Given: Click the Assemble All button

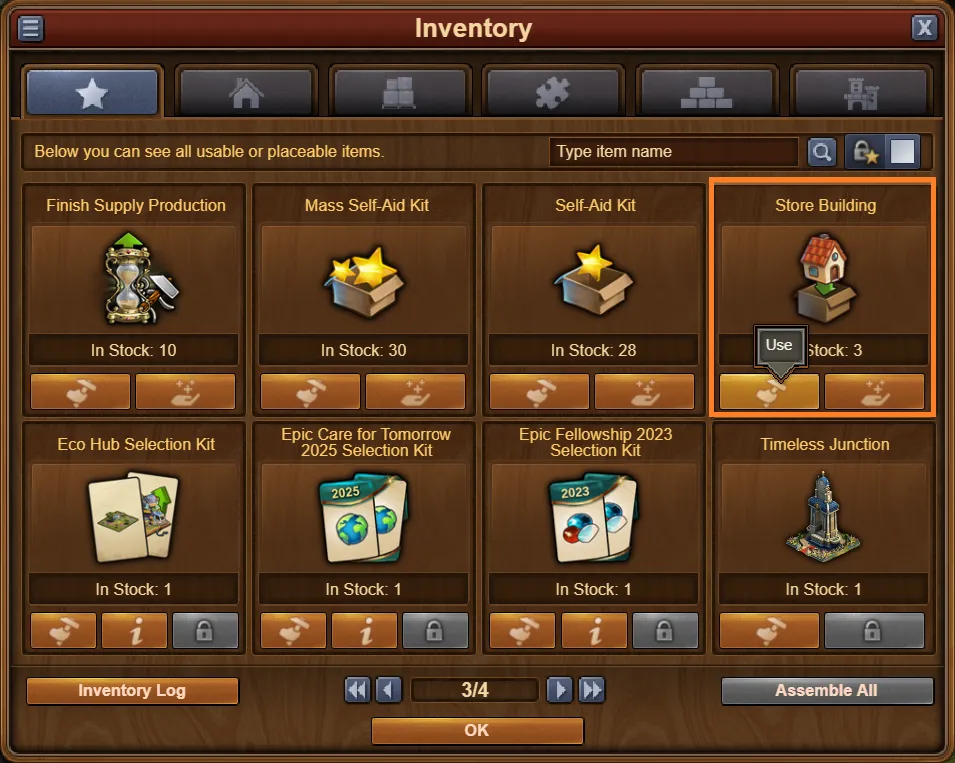Looking at the screenshot, I should pos(826,691).
